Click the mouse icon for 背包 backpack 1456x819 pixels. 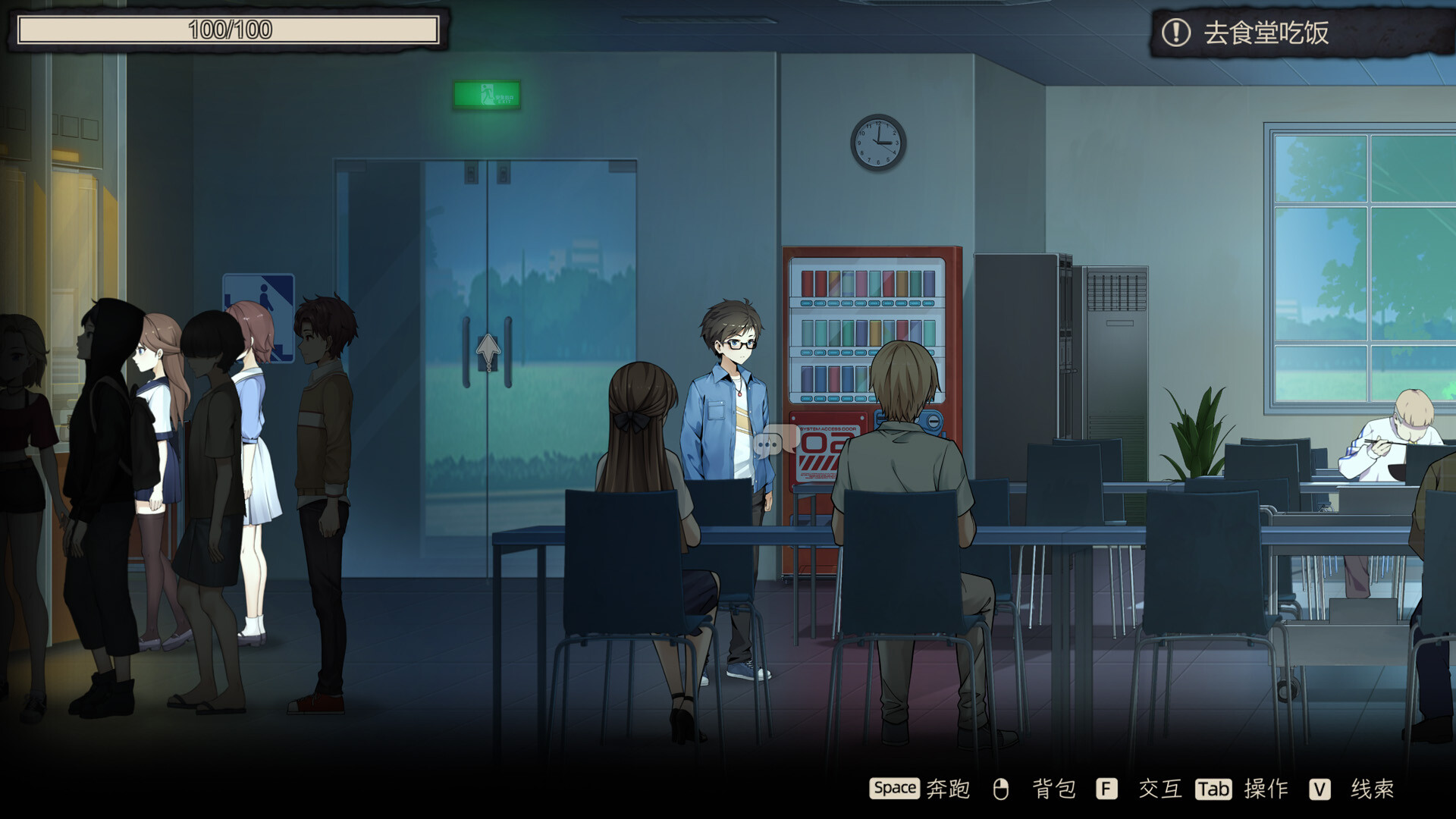(1001, 789)
